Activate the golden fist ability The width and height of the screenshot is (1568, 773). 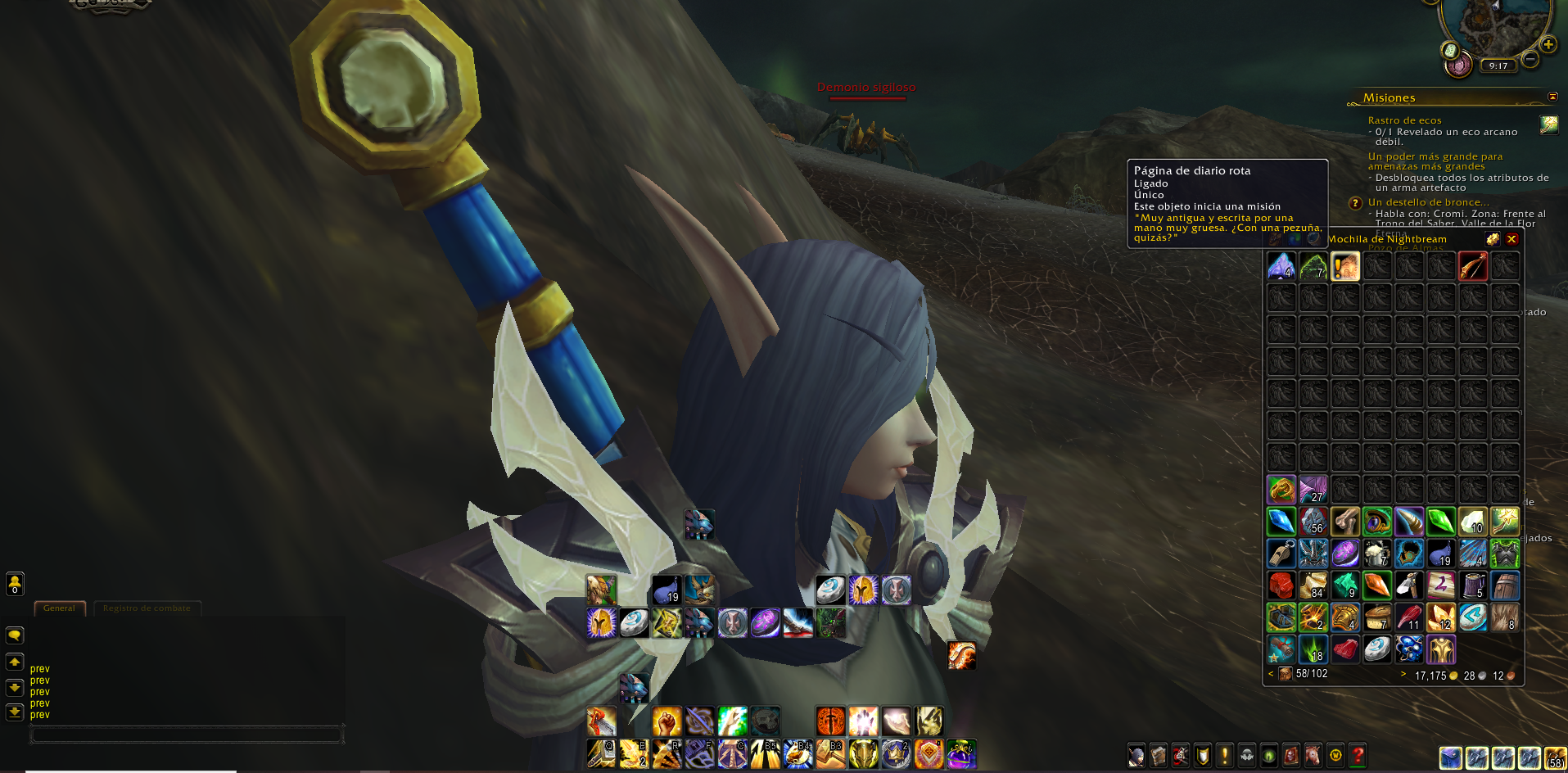pos(667,721)
